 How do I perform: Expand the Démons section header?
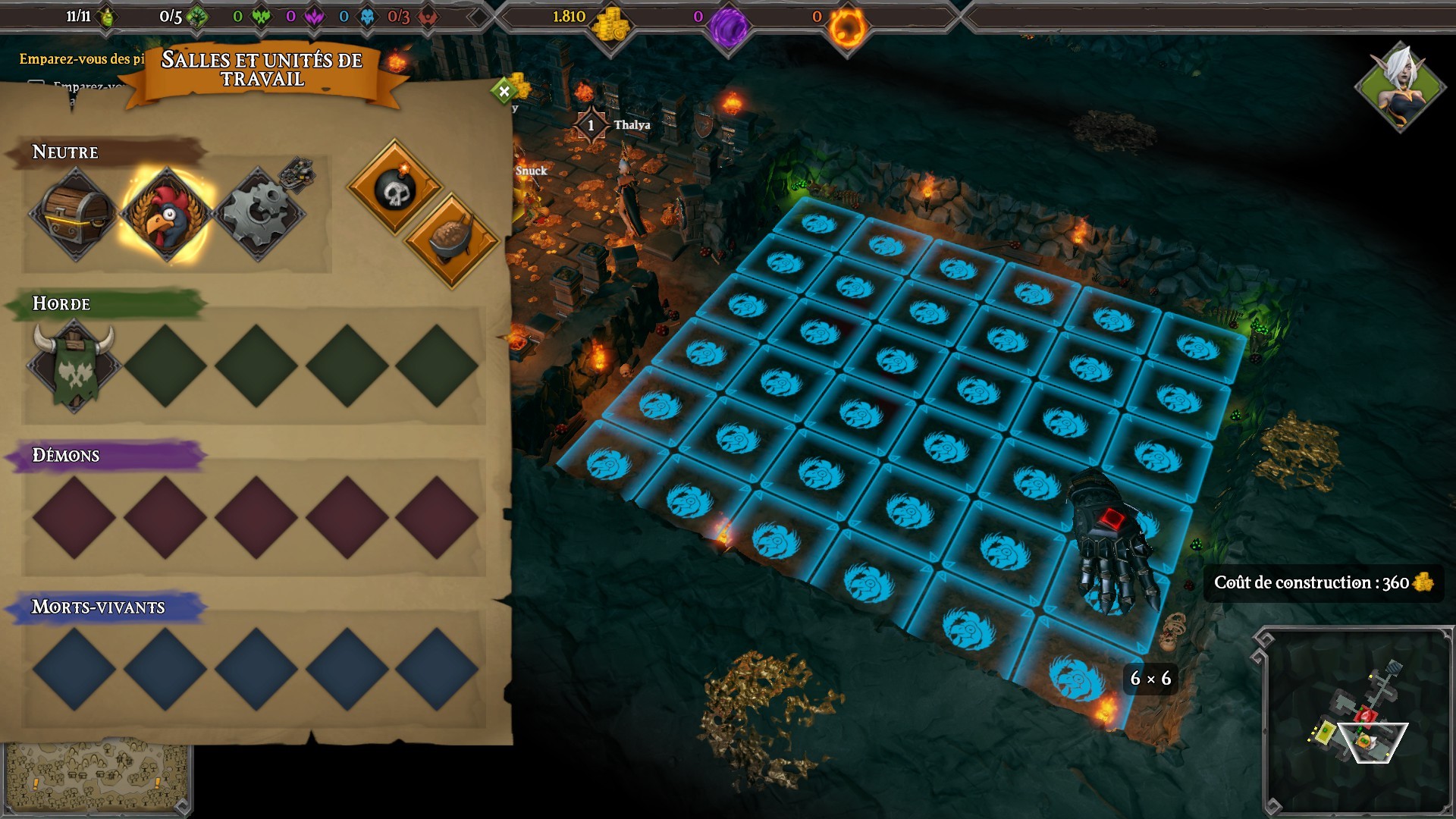pyautogui.click(x=64, y=456)
